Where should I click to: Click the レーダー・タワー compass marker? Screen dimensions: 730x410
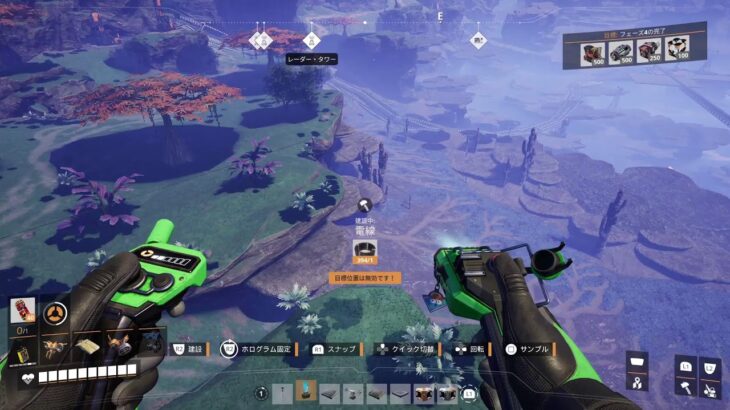point(311,40)
